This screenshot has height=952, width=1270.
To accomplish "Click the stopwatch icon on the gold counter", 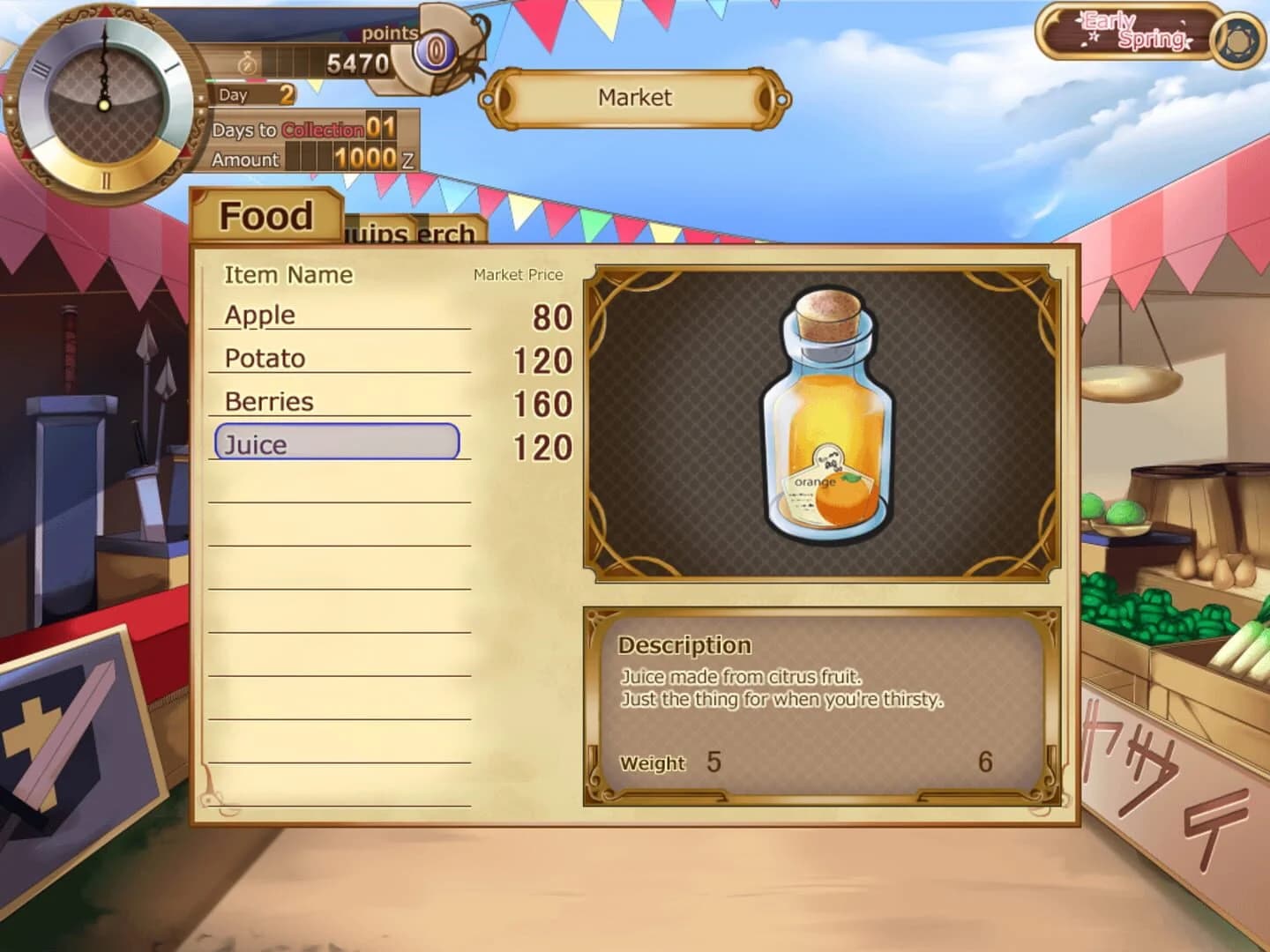I will point(247,63).
